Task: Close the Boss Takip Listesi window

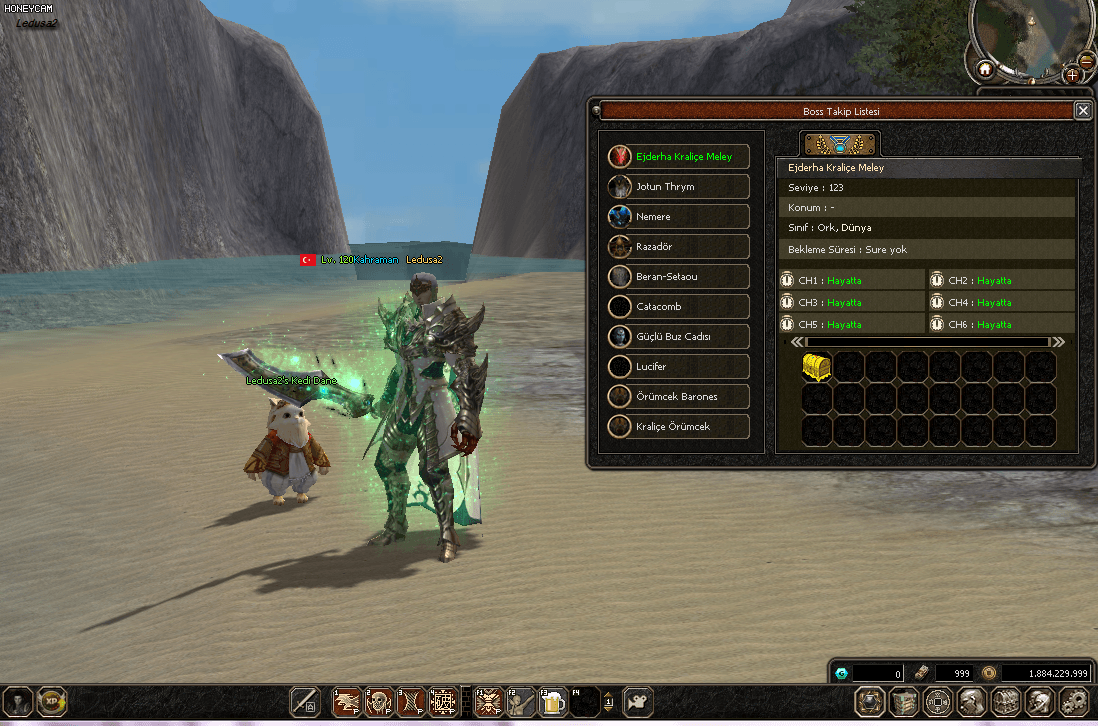Action: pyautogui.click(x=1082, y=111)
